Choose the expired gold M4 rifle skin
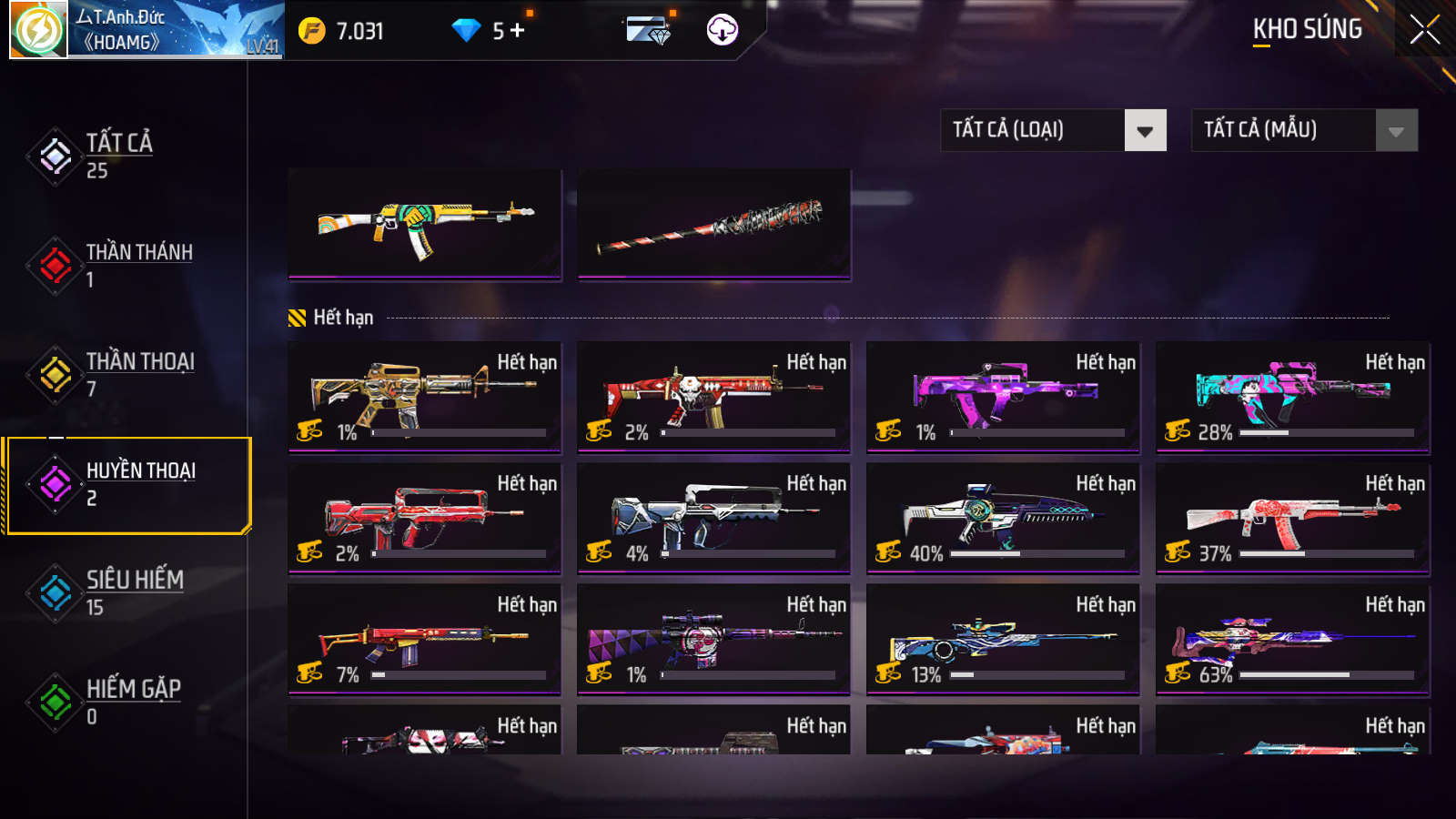This screenshot has height=819, width=1456. point(424,397)
